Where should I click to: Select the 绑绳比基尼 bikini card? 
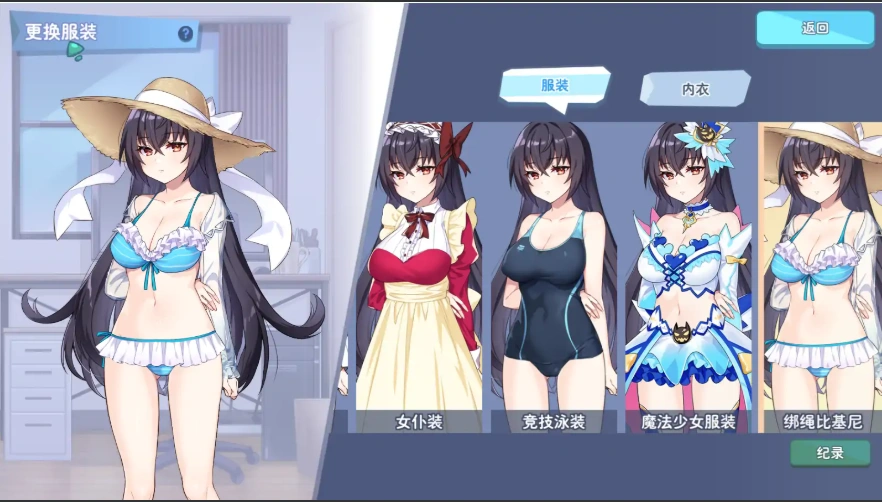pyautogui.click(x=820, y=280)
